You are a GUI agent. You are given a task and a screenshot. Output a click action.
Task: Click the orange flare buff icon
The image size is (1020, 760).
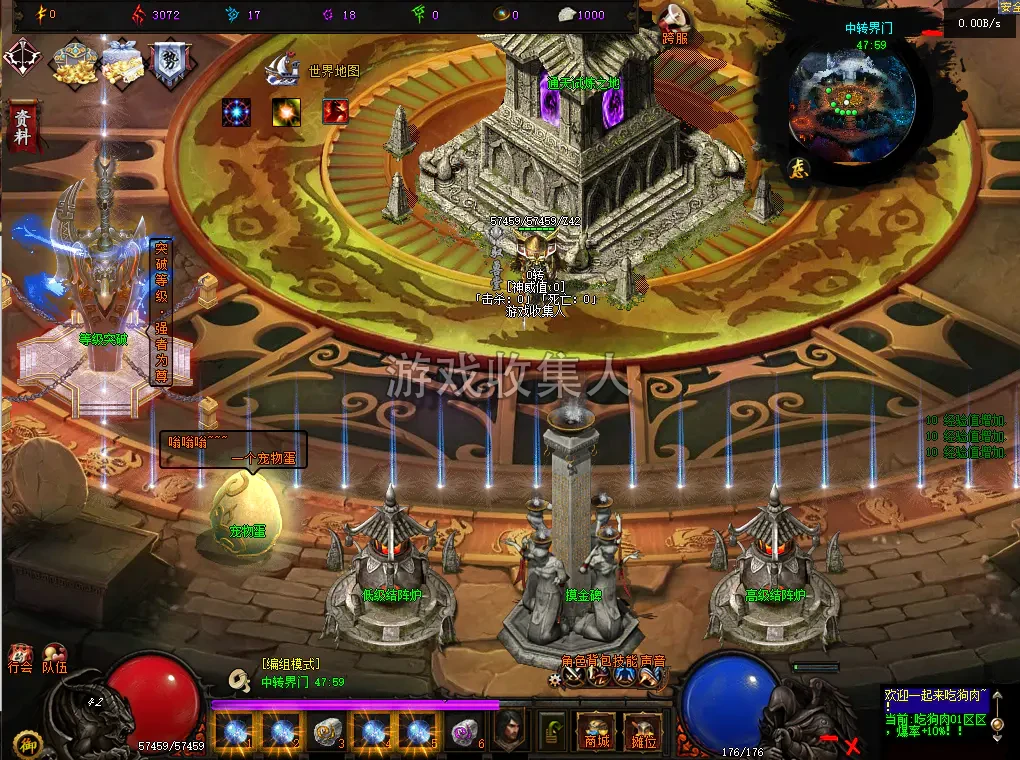287,112
